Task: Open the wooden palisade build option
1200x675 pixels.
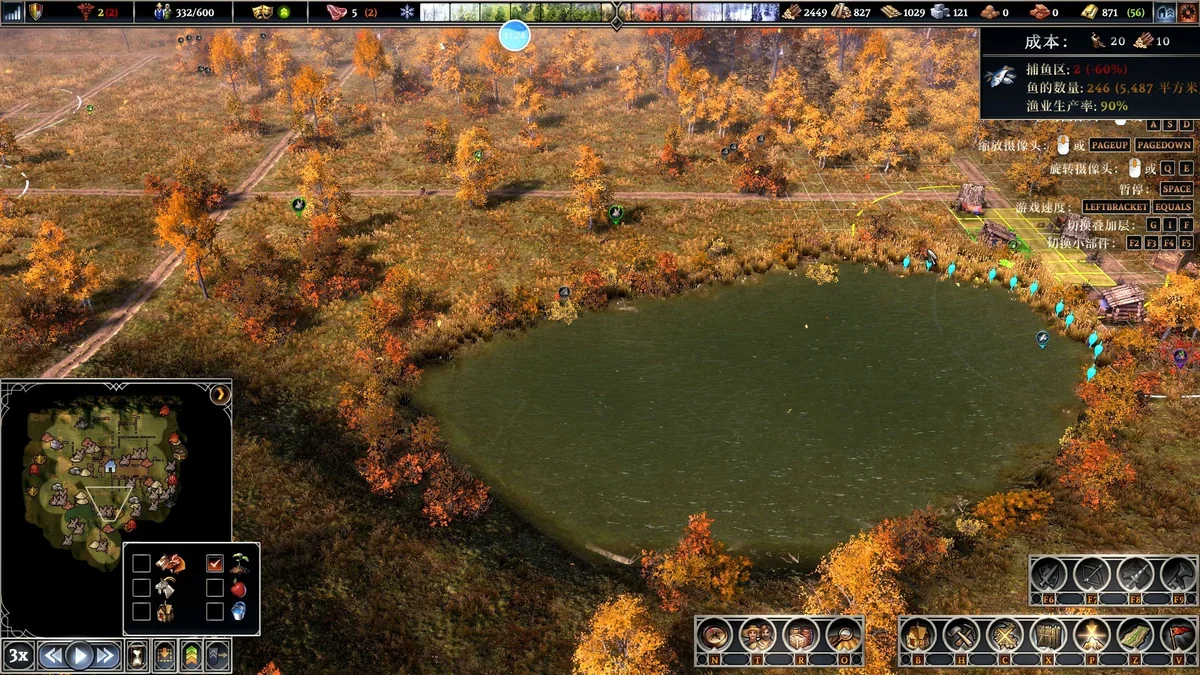Action: pyautogui.click(x=1048, y=634)
